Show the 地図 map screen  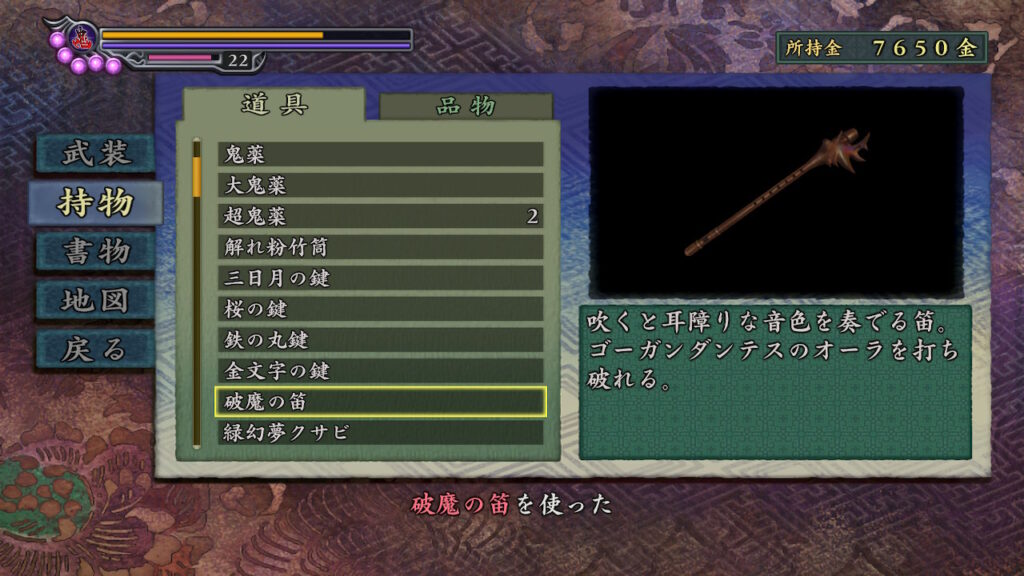point(96,300)
